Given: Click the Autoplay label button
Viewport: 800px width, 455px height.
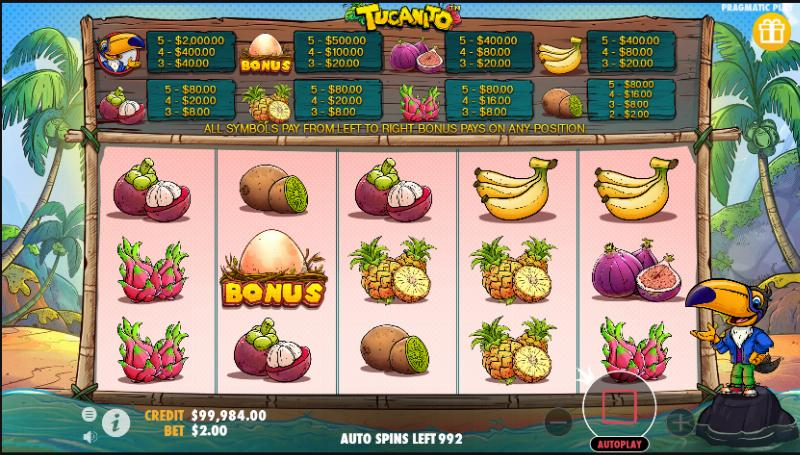Looking at the screenshot, I should click(618, 443).
